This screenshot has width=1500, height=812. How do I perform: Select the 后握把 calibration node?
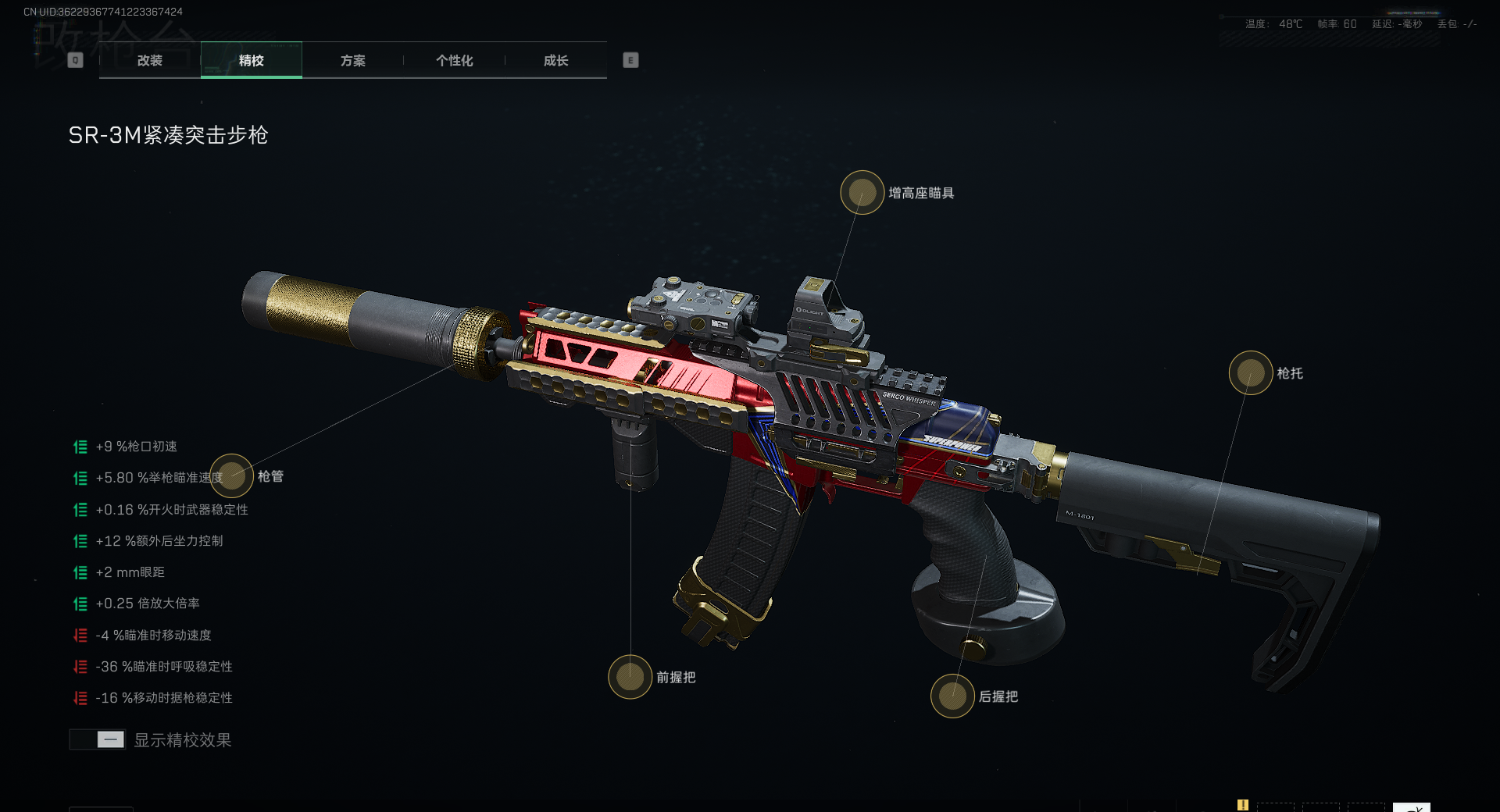[952, 696]
